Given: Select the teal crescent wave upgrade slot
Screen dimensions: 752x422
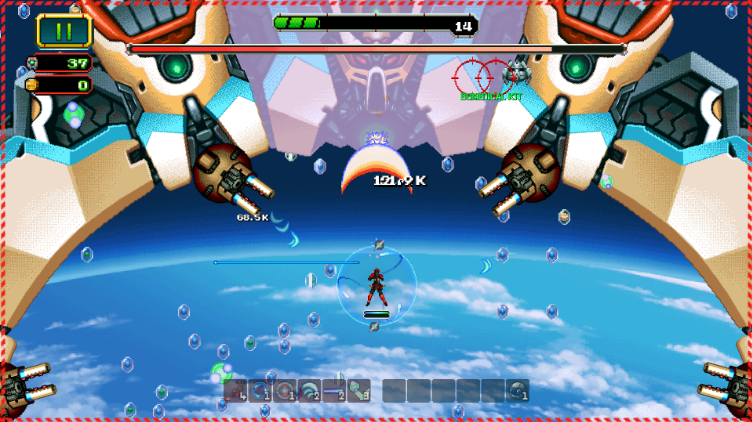Looking at the screenshot, I should pyautogui.click(x=310, y=390).
